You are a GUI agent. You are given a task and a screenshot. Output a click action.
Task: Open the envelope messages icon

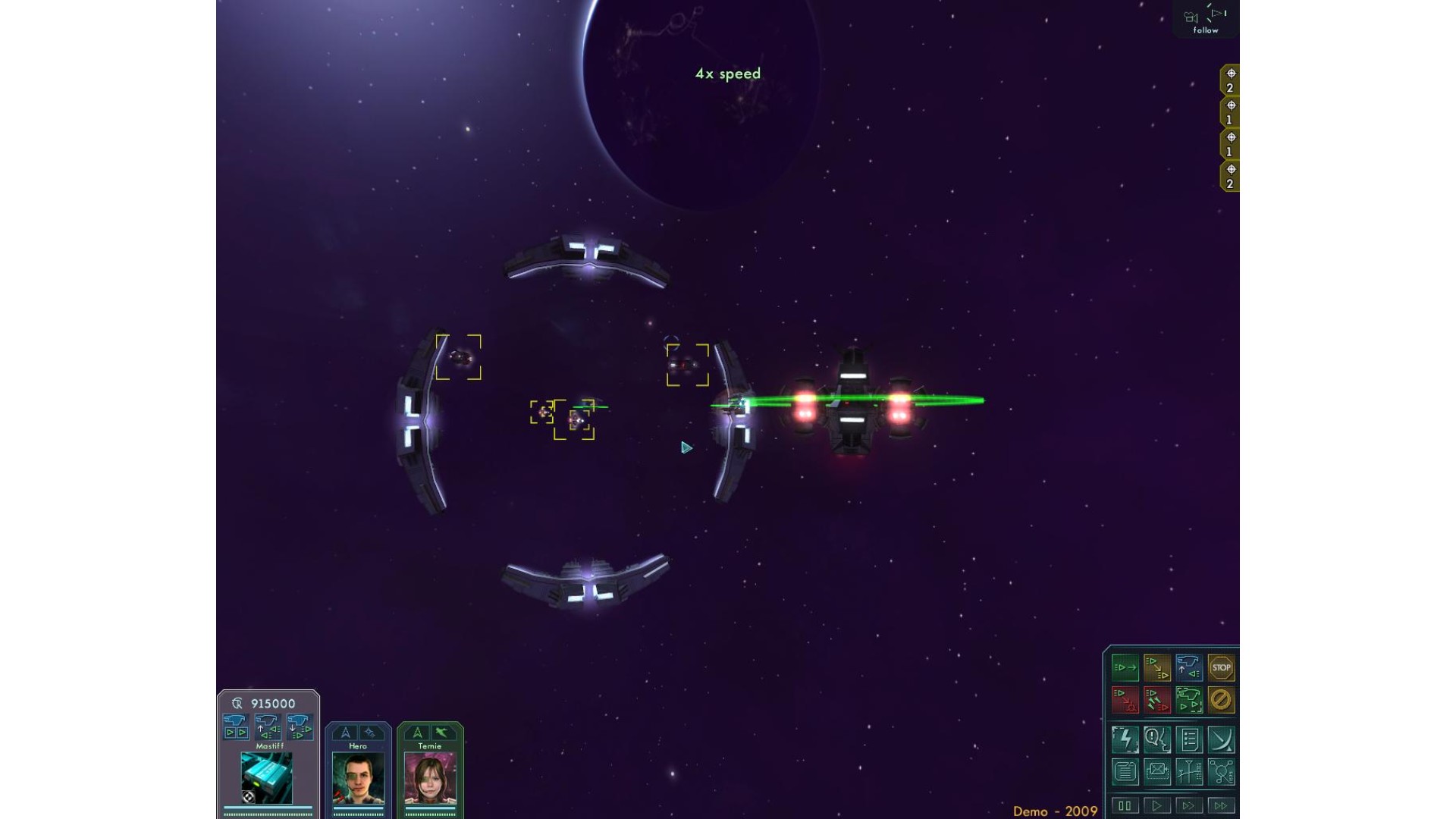pos(1157,772)
